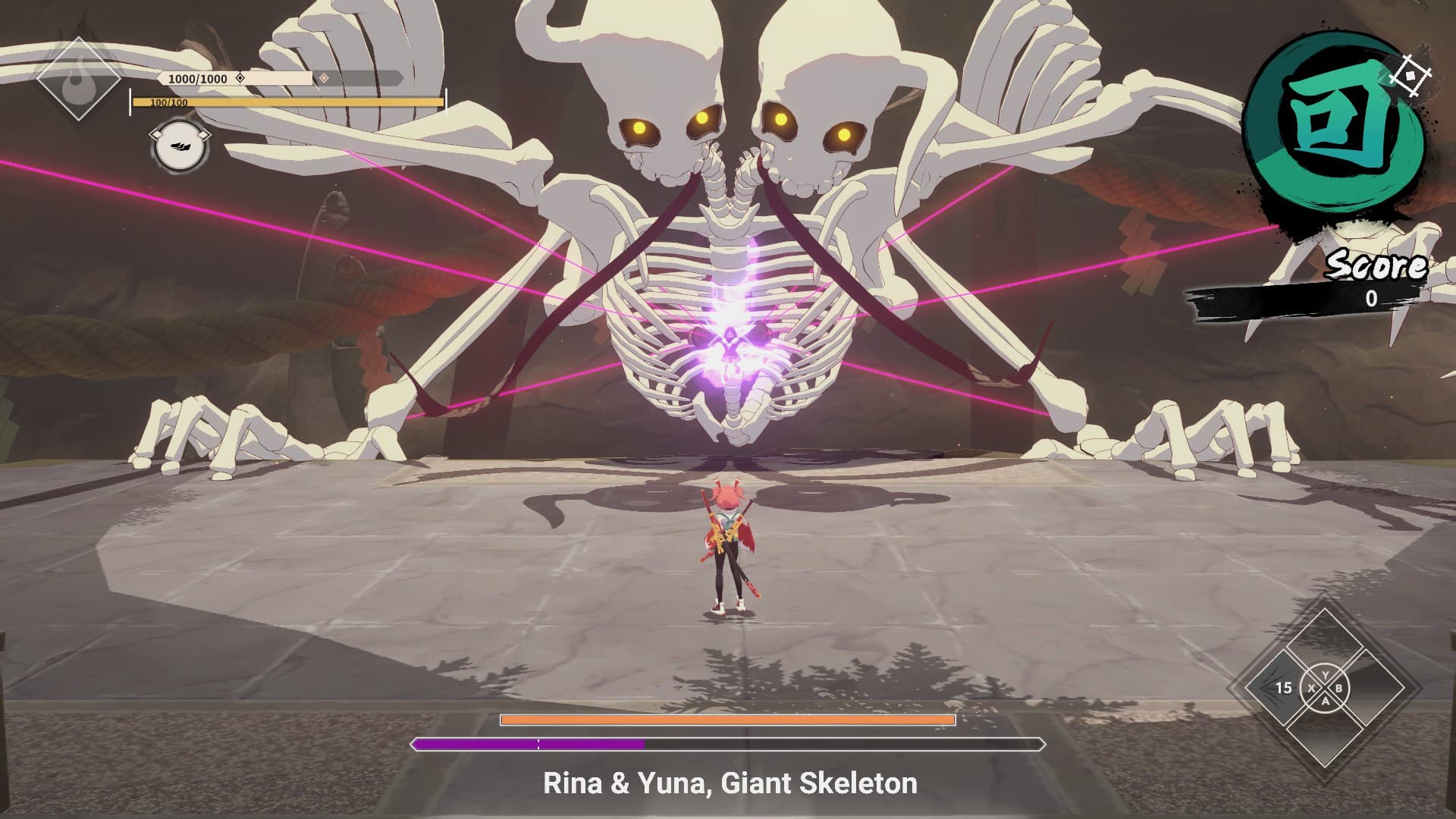Click the white square targeting marker near the kanji

1410,74
